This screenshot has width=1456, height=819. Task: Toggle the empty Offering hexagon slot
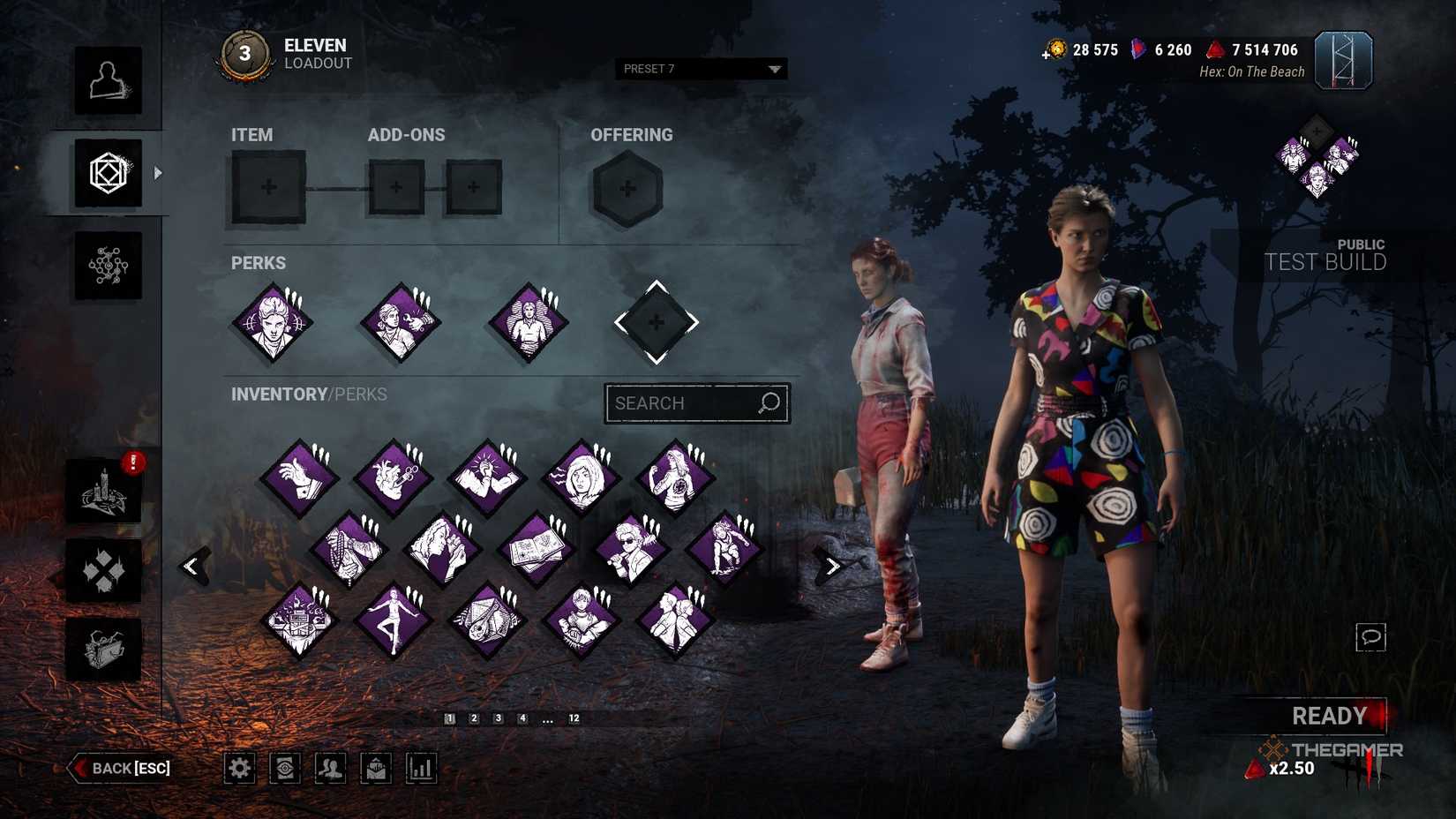[627, 188]
